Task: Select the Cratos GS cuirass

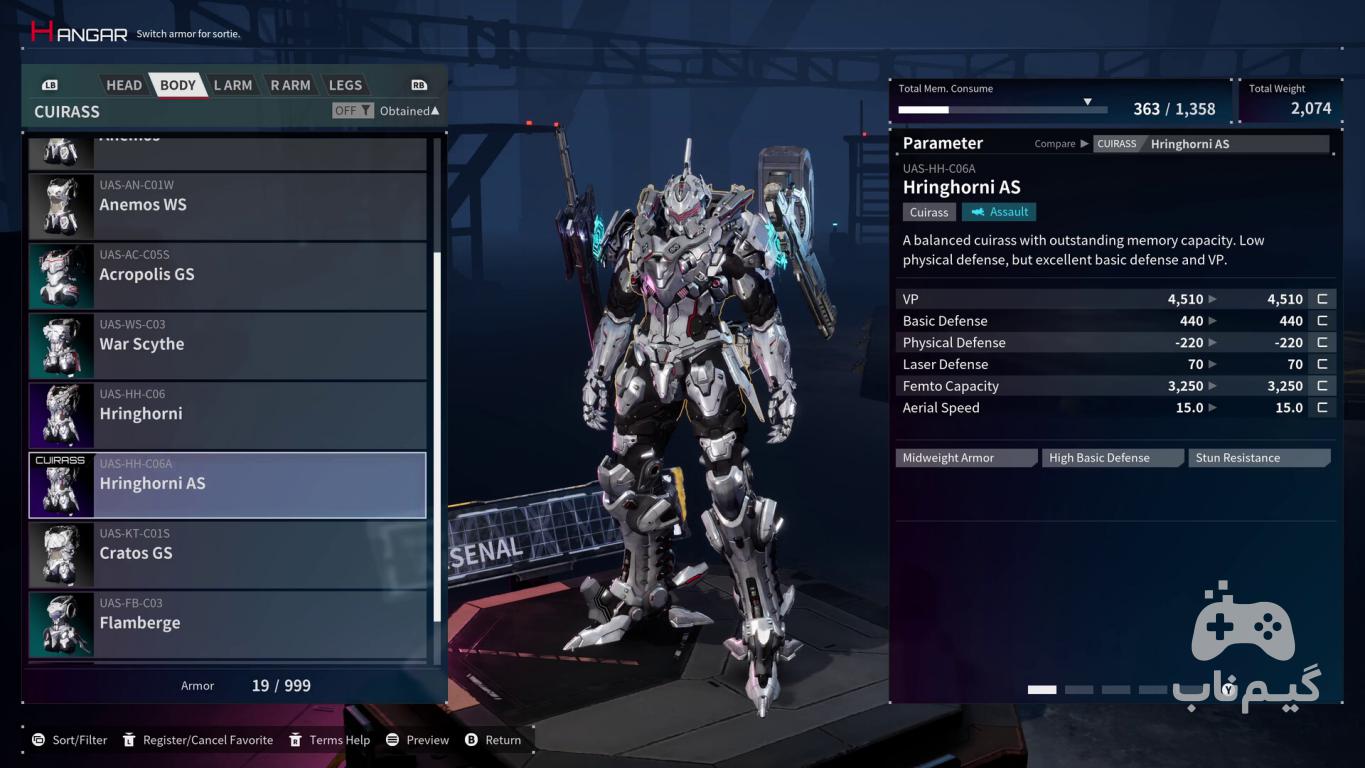Action: click(228, 554)
